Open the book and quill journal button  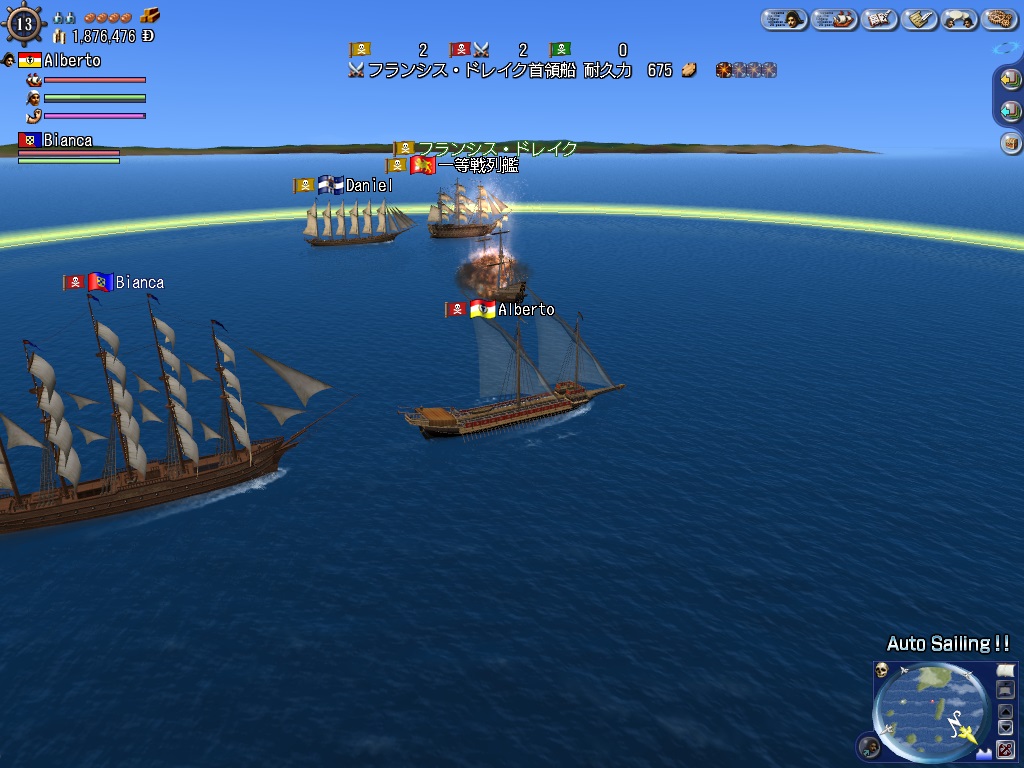[879, 19]
